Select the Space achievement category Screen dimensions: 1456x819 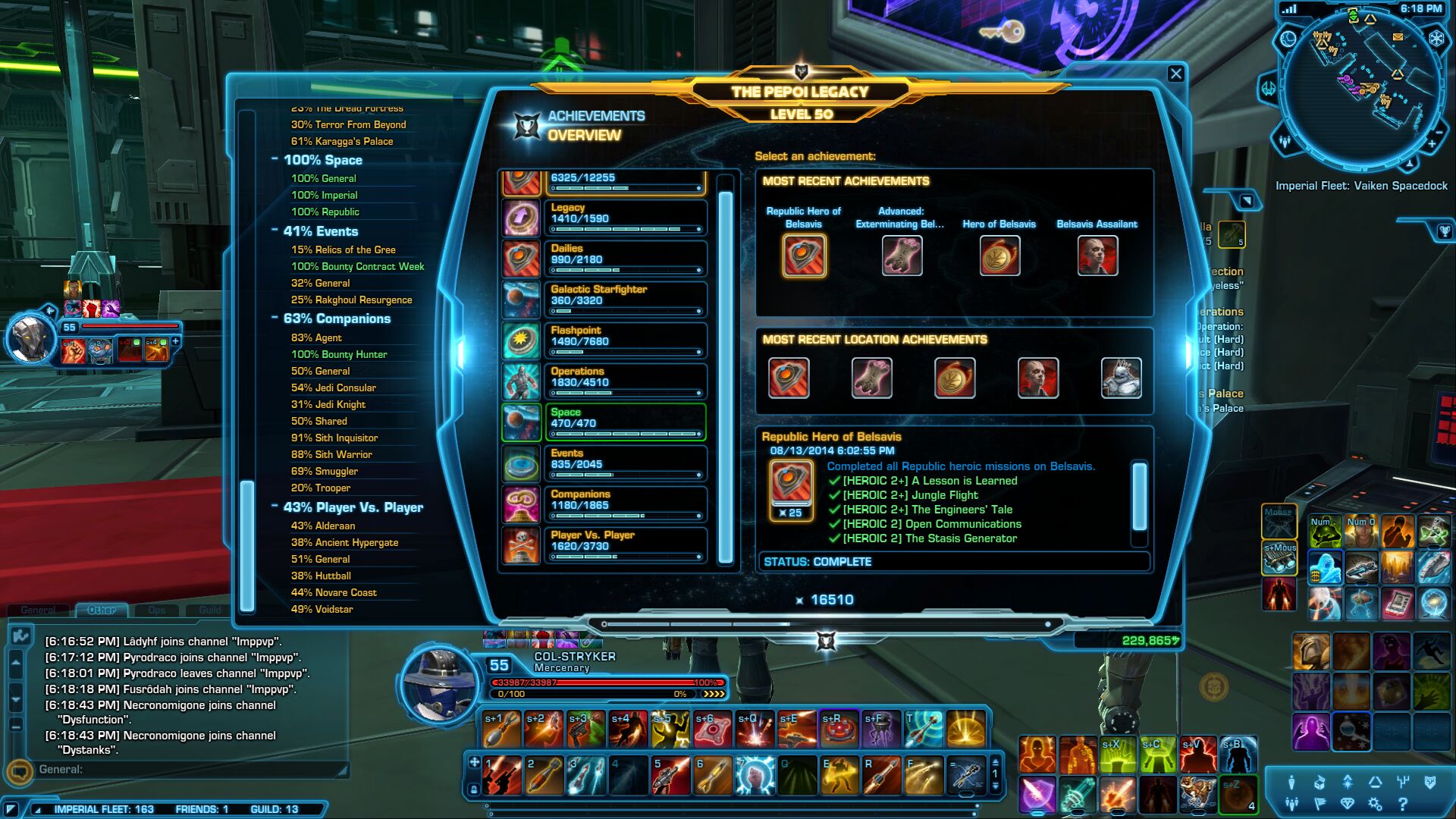[x=625, y=422]
